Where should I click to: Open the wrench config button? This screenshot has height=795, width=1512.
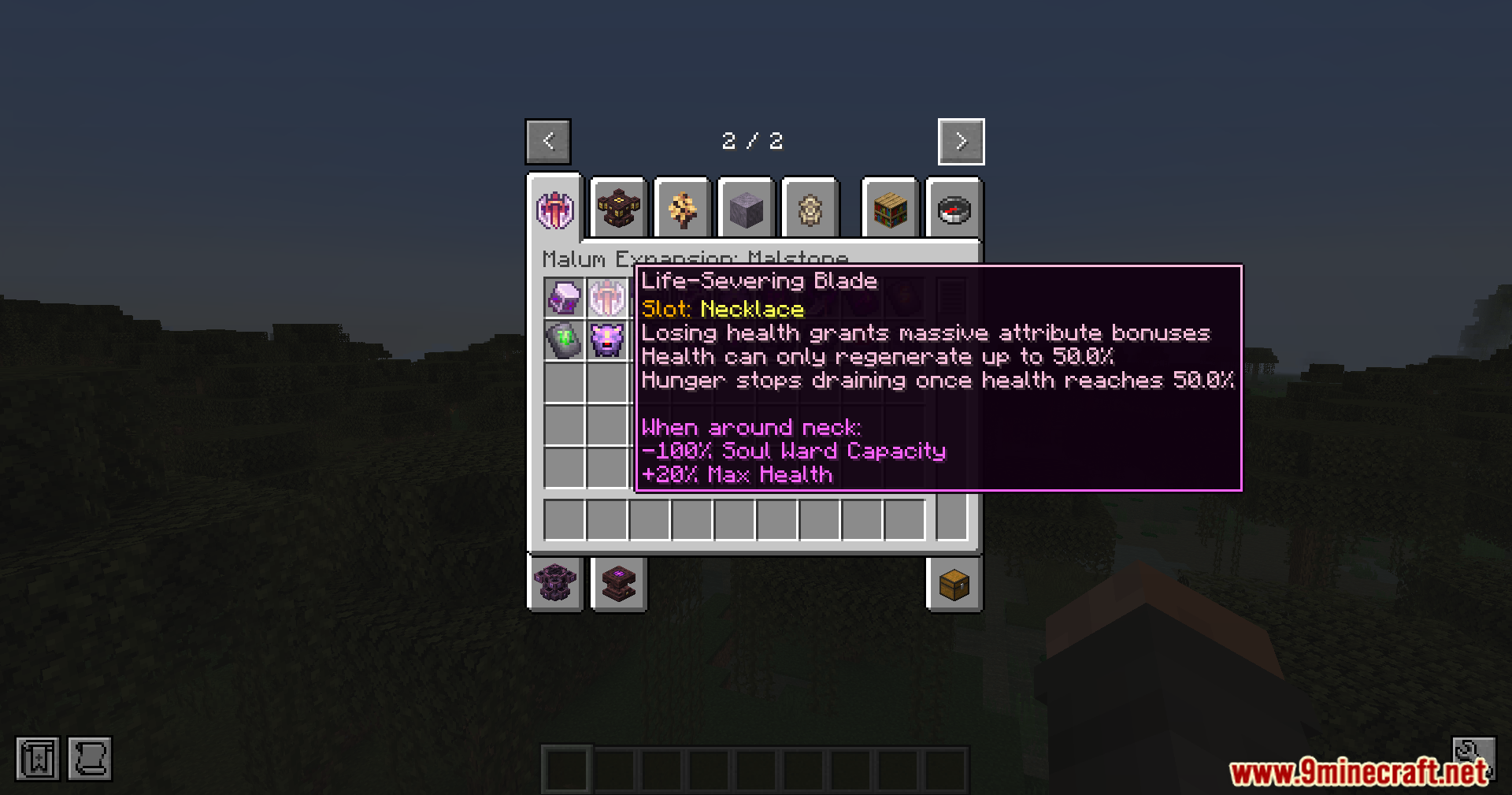[x=1473, y=752]
